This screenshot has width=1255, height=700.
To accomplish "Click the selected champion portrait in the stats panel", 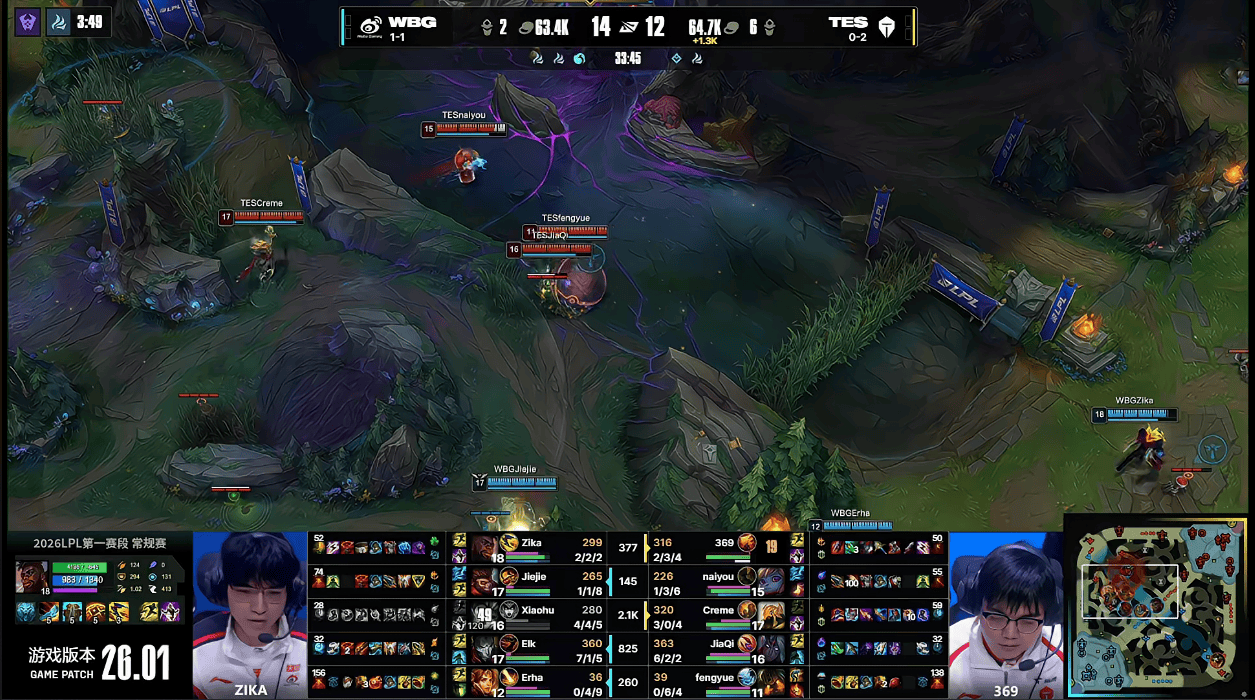I will click(x=31, y=577).
